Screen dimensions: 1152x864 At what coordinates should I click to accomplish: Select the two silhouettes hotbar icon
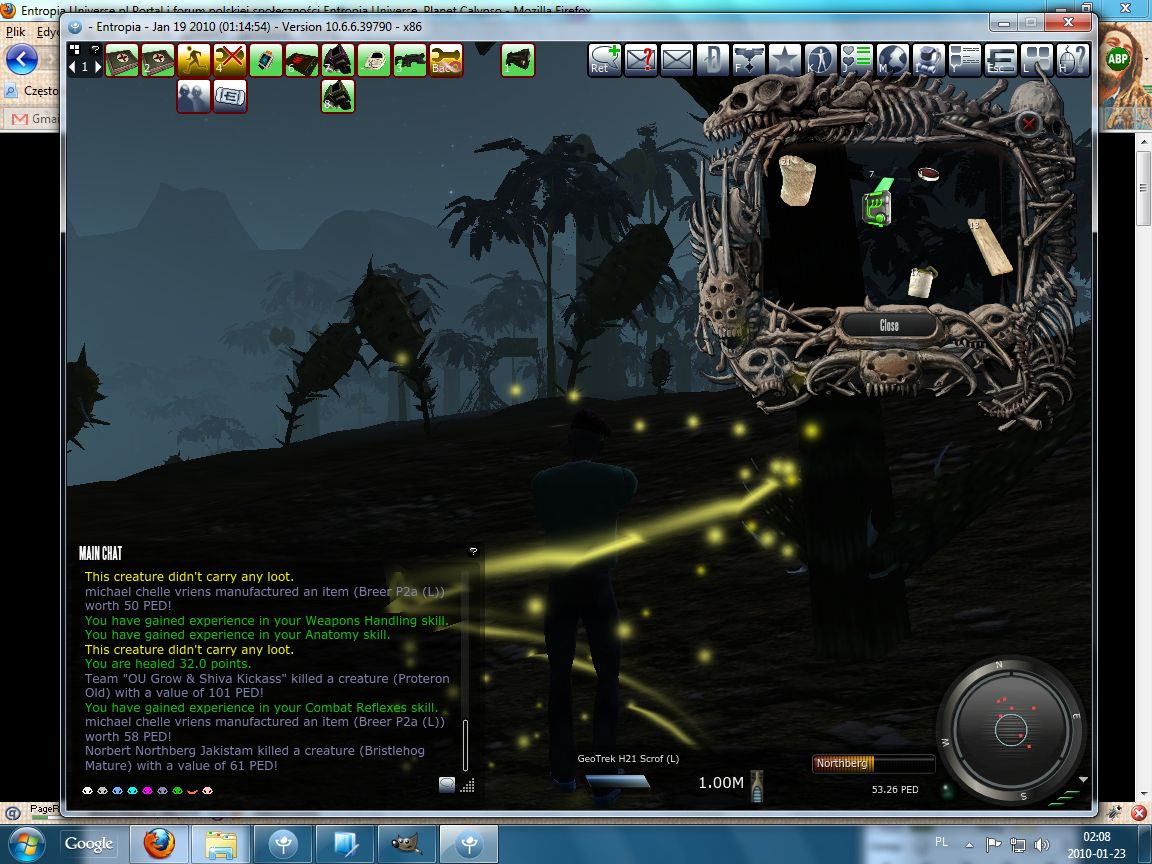pos(193,96)
